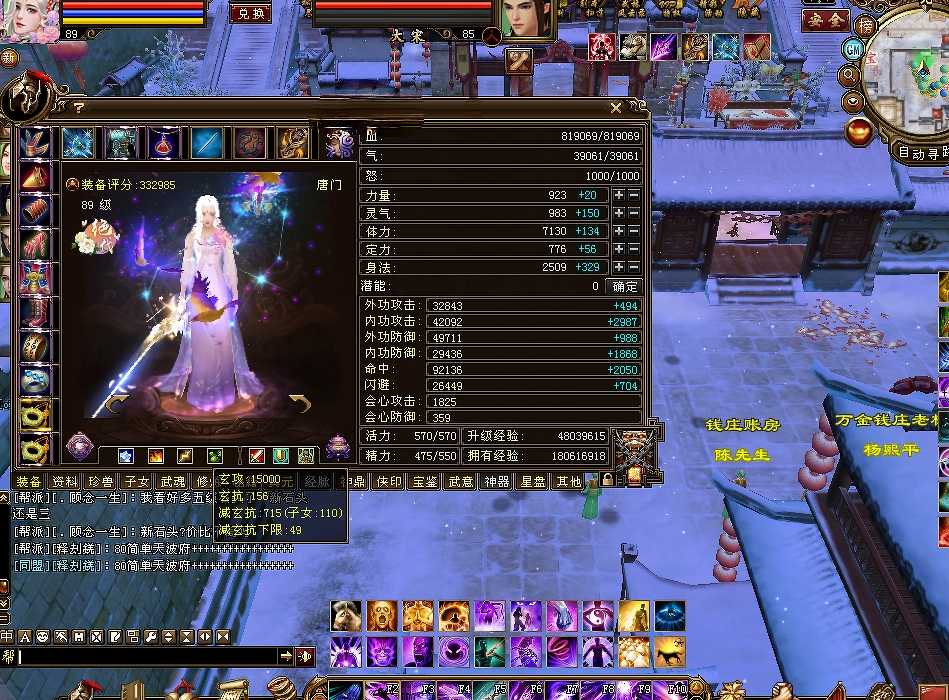Add a point to 力量 strength
This screenshot has height=700, width=949.
619,196
